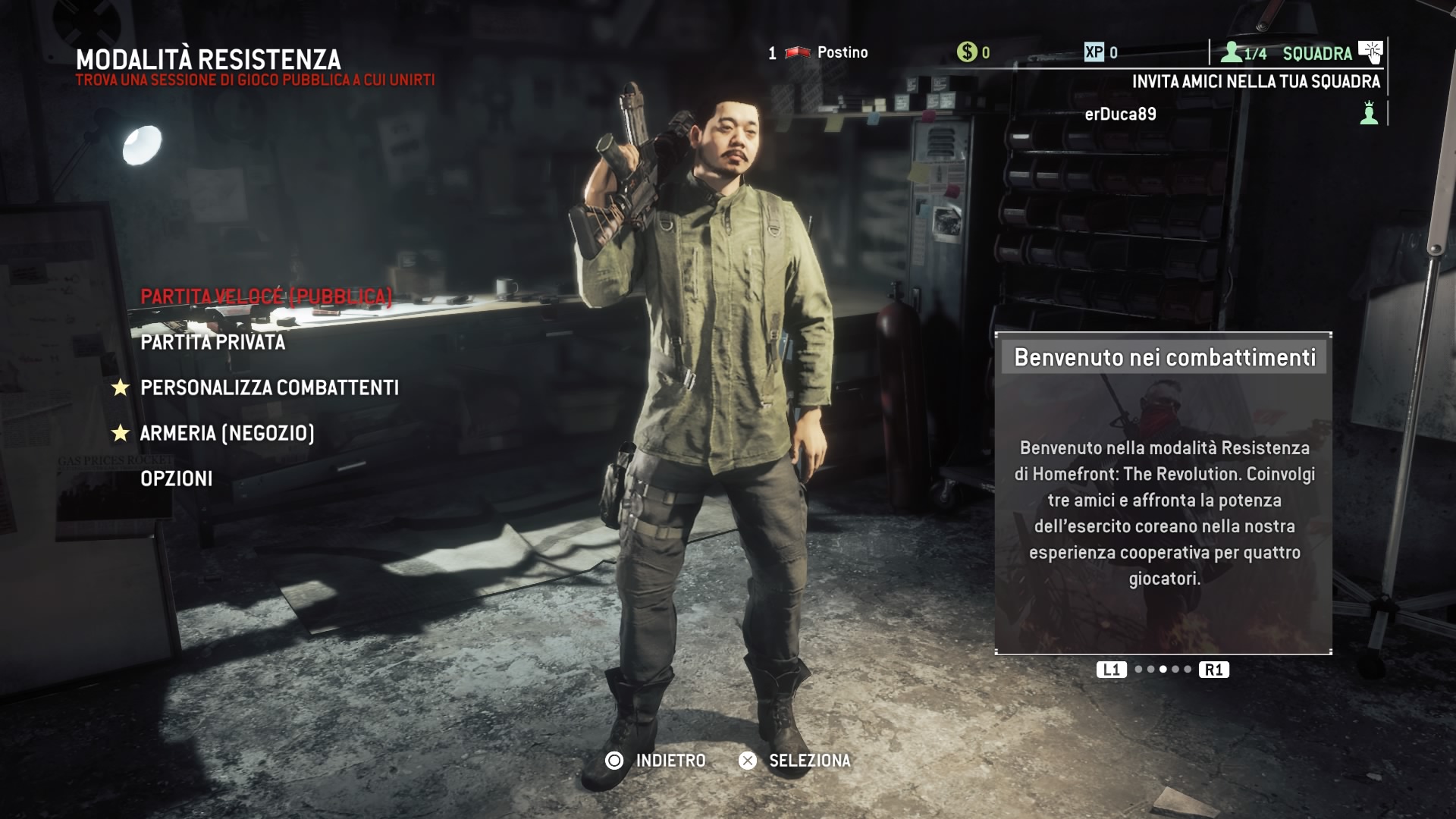Open Personalizza Combattenti
This screenshot has height=819, width=1456.
click(x=269, y=388)
